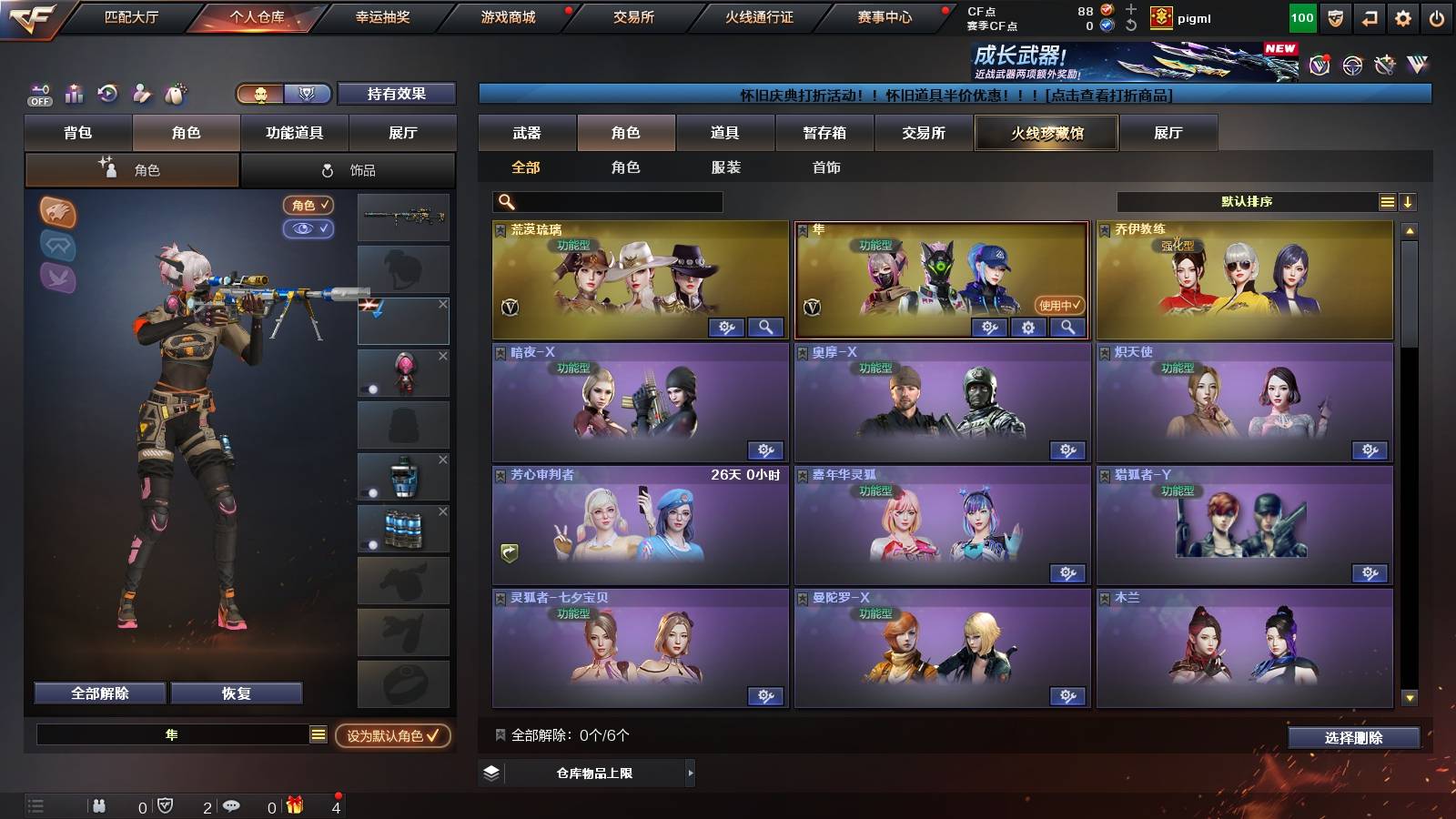The image size is (1456, 819).
Task: Click the bar chart icon in left toolbar
Action: pyautogui.click(x=74, y=92)
